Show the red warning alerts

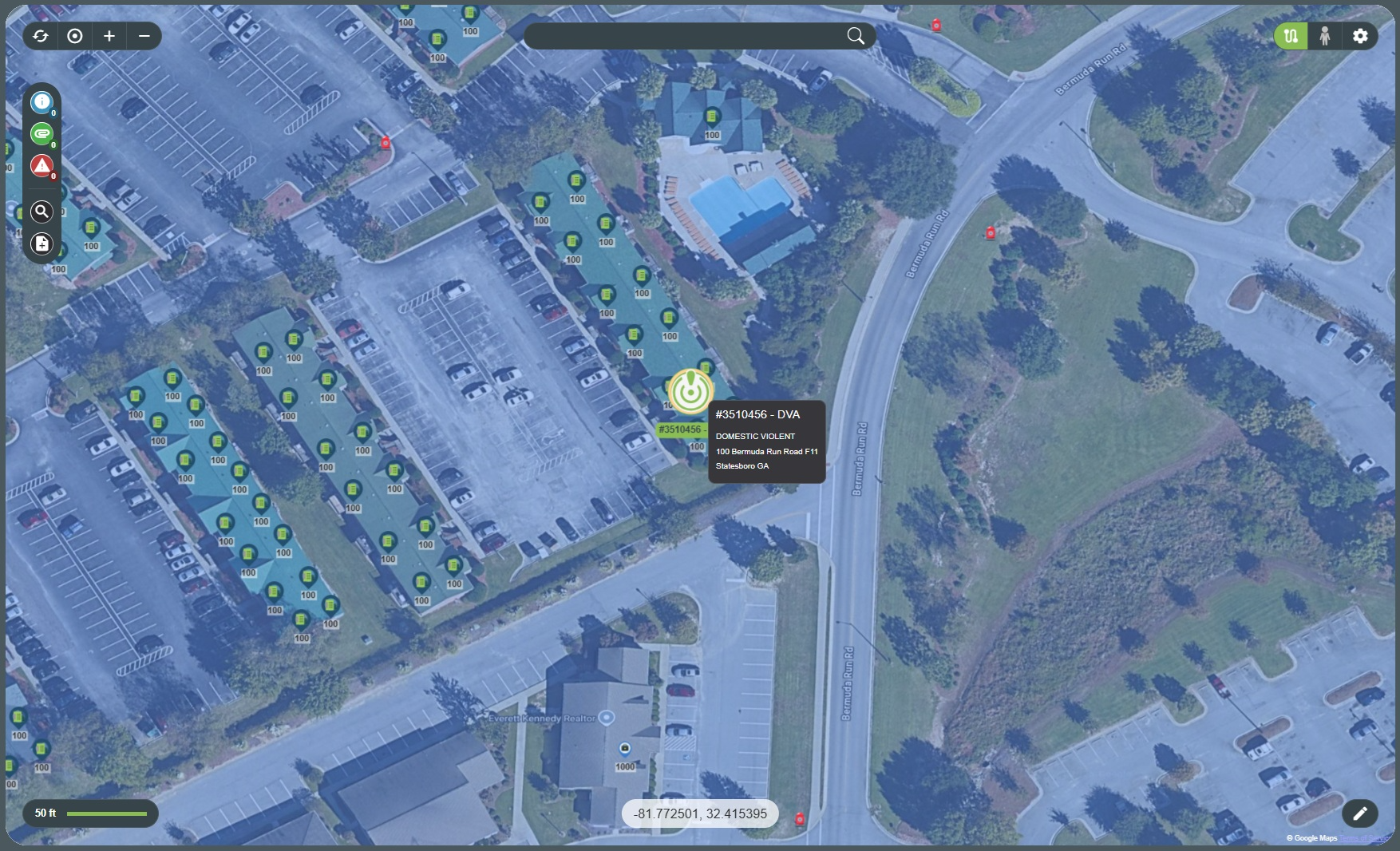(x=42, y=165)
